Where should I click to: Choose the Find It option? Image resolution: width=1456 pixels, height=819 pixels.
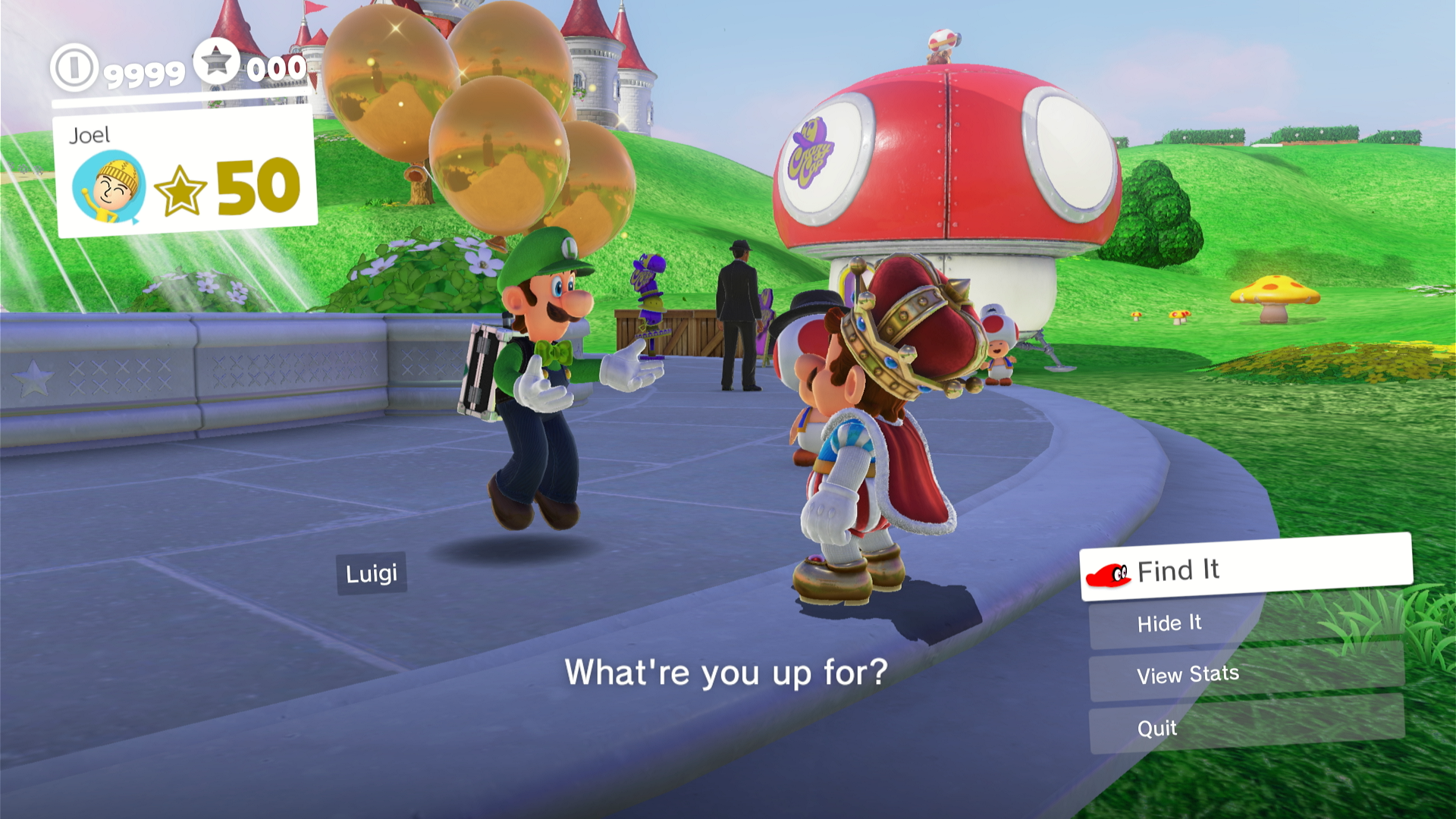click(1245, 569)
